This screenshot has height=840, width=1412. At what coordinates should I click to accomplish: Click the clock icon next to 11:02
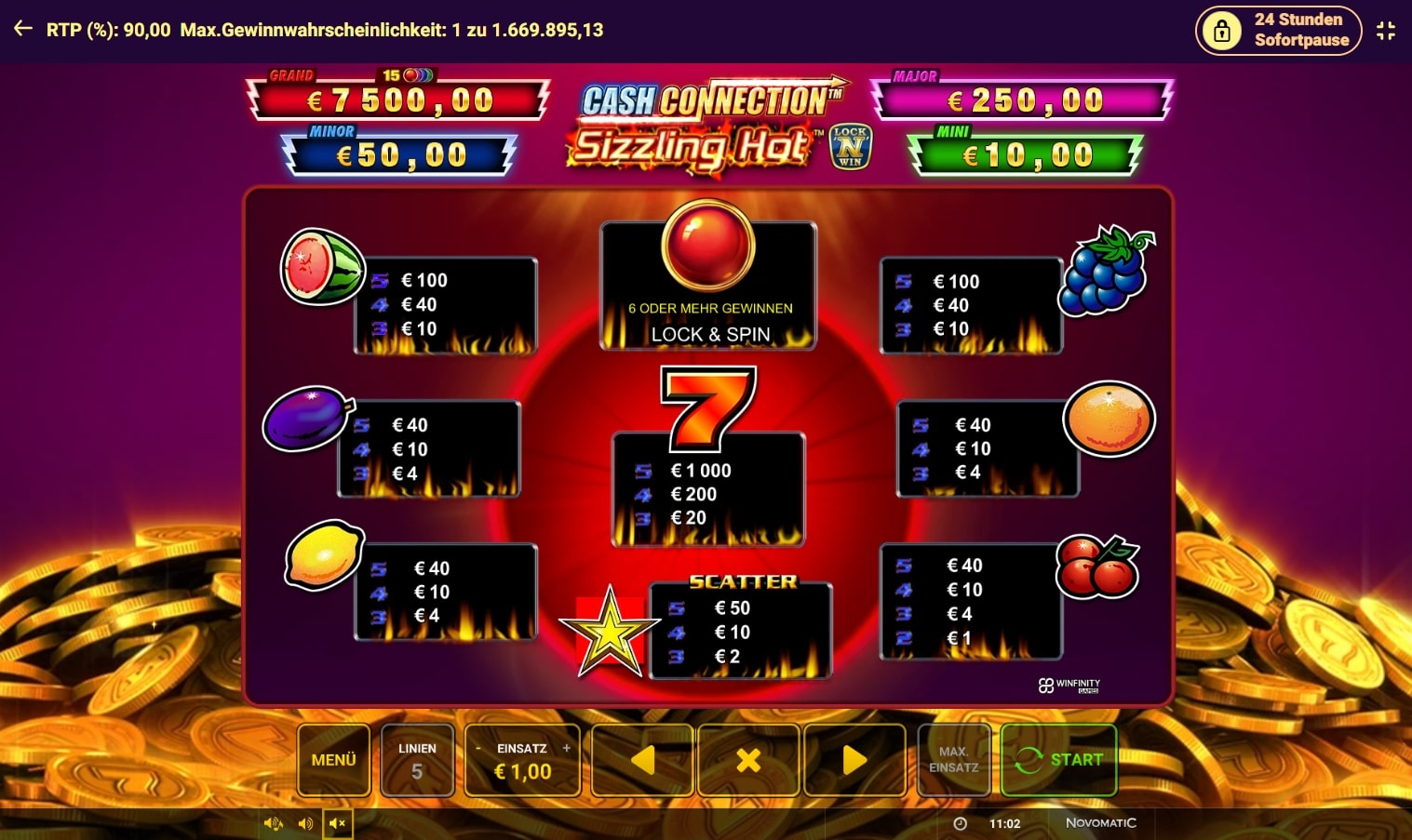click(959, 823)
